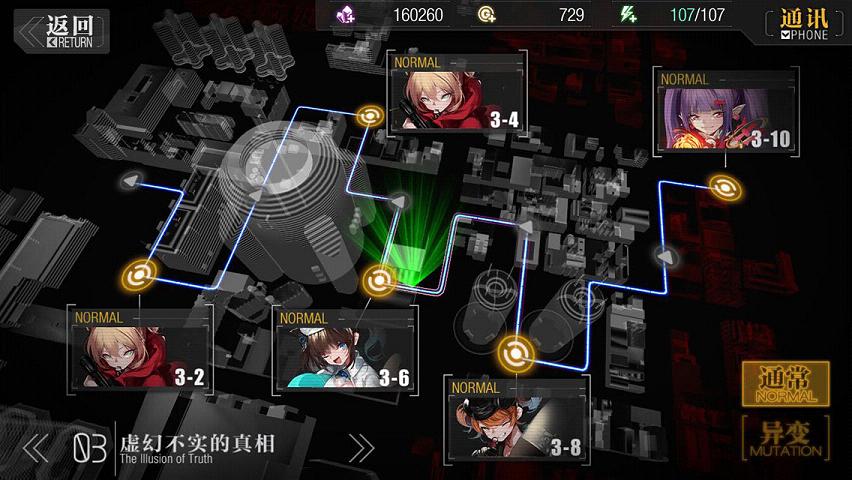This screenshot has width=852, height=480.
Task: Switch to Normal difficulty mode
Action: click(785, 384)
